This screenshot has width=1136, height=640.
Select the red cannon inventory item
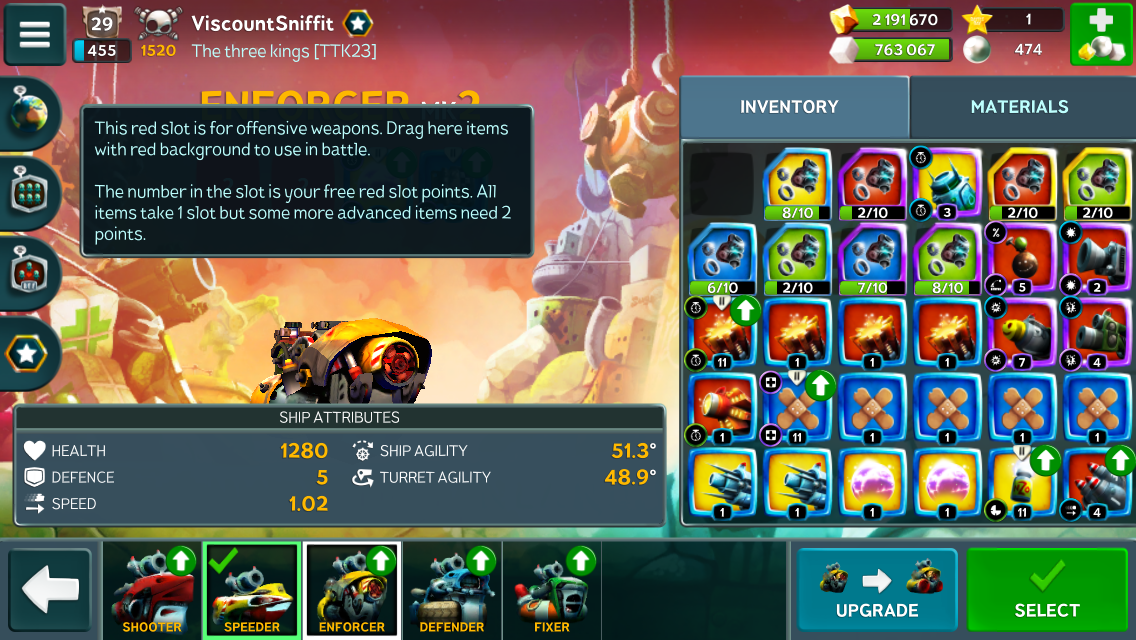point(723,410)
